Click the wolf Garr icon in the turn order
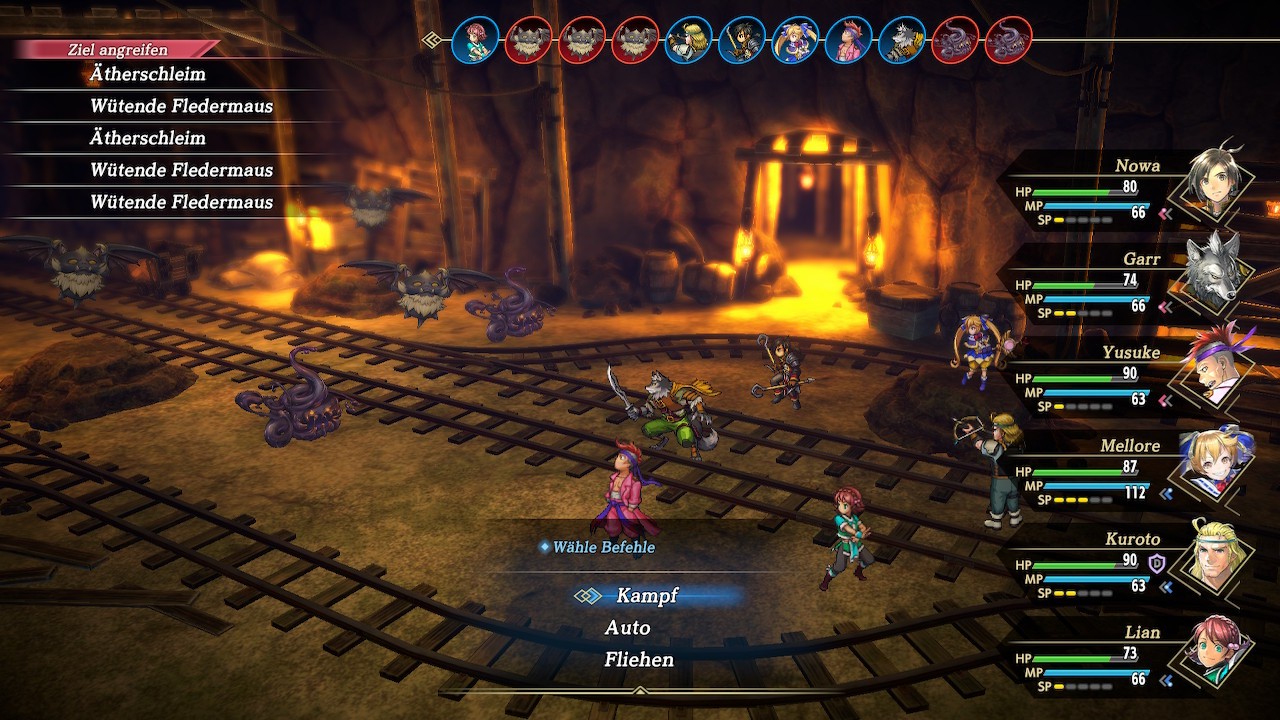 tap(902, 41)
